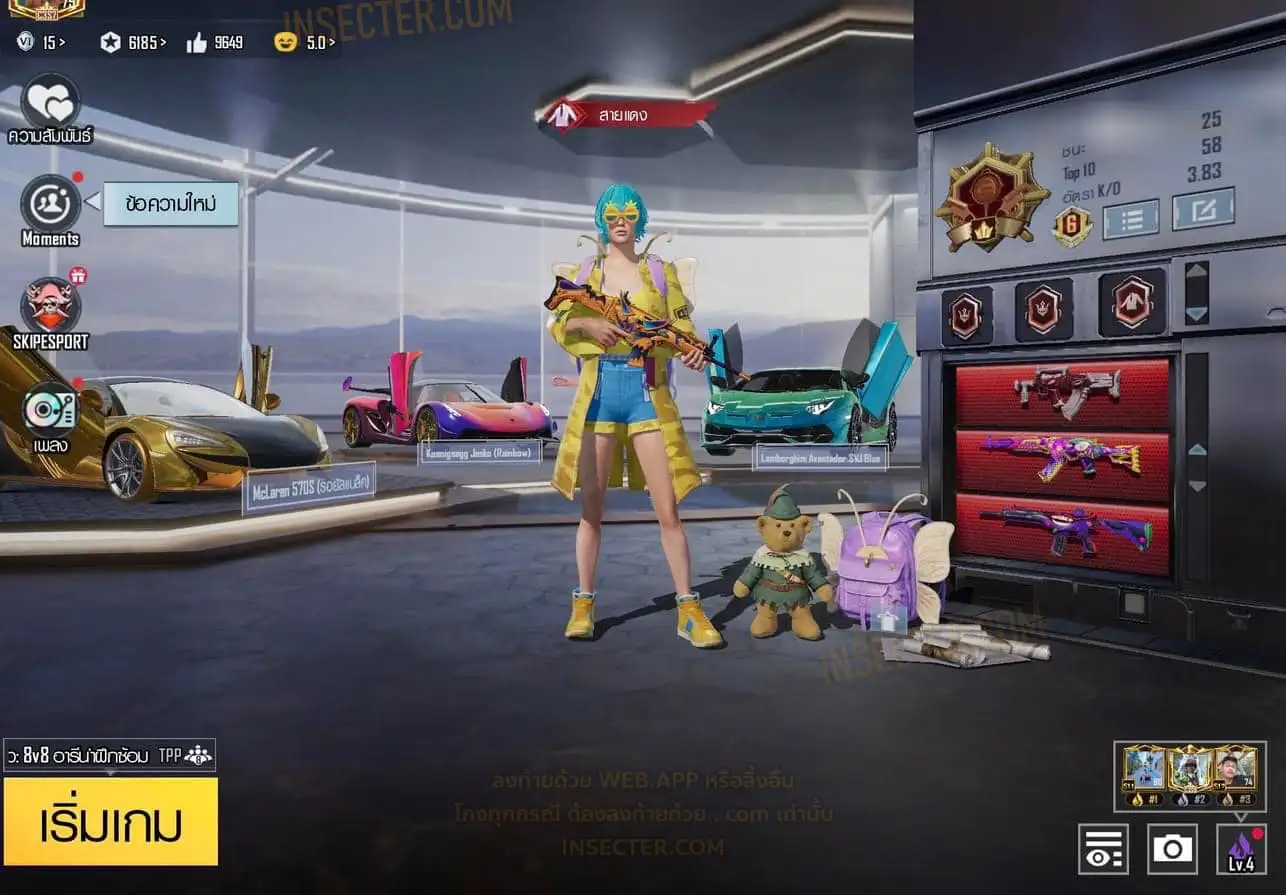
Task: Start the match with the yellow เริ่มเกม button
Action: click(x=110, y=821)
